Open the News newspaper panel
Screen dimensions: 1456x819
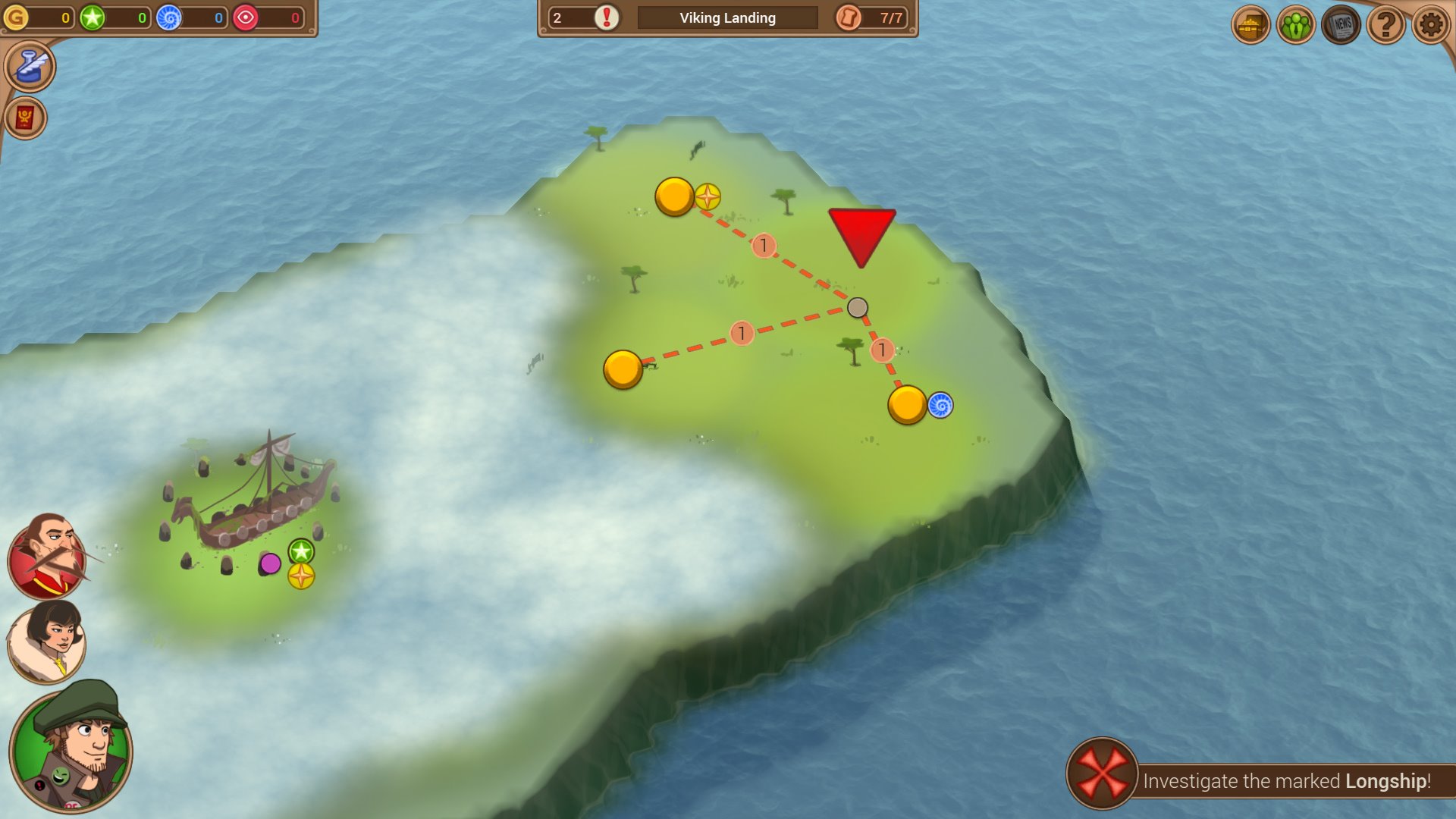click(1341, 25)
